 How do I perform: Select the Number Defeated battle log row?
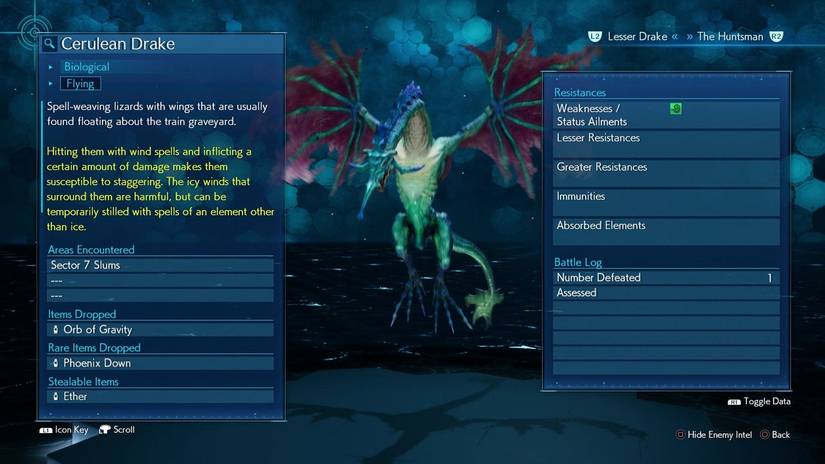pos(665,278)
